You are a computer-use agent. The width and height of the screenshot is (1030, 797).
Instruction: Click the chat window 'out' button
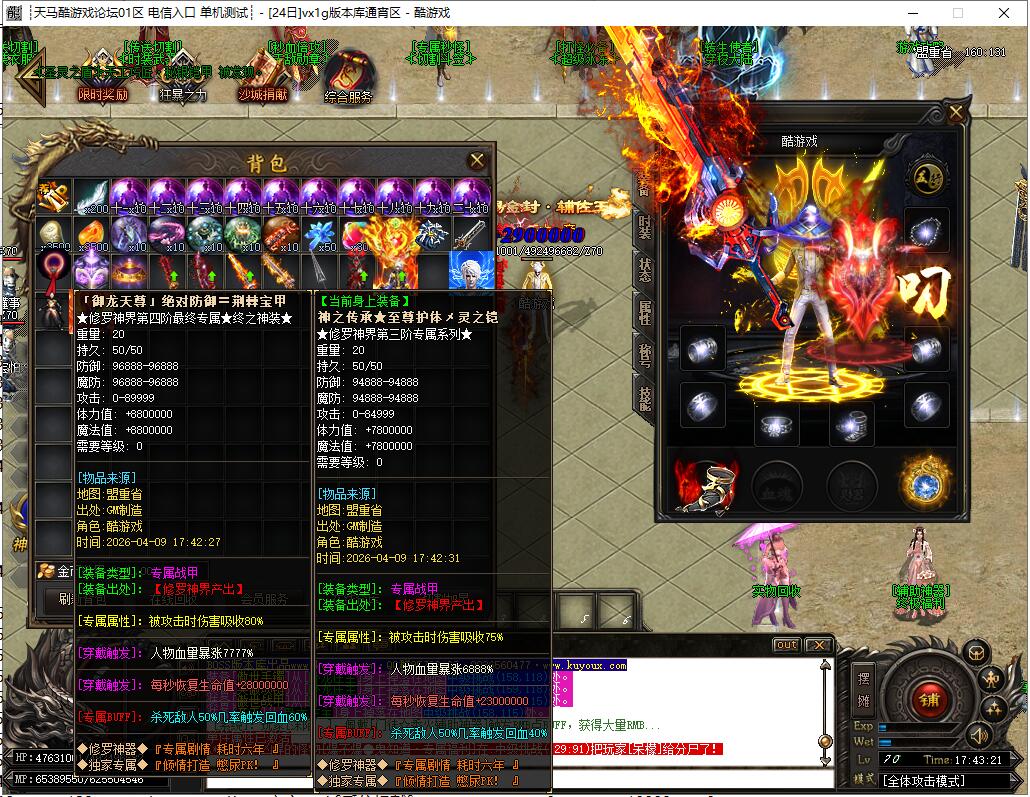(787, 645)
